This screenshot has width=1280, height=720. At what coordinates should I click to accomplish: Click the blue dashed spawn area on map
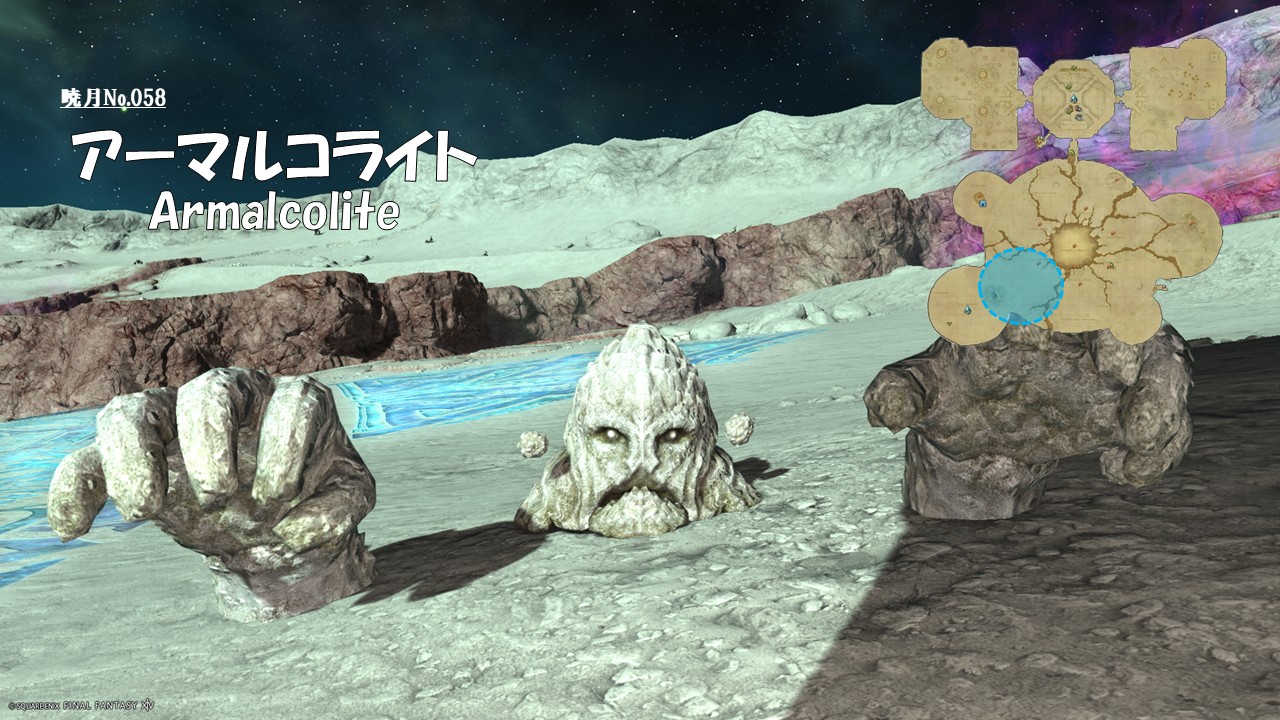pos(1020,287)
